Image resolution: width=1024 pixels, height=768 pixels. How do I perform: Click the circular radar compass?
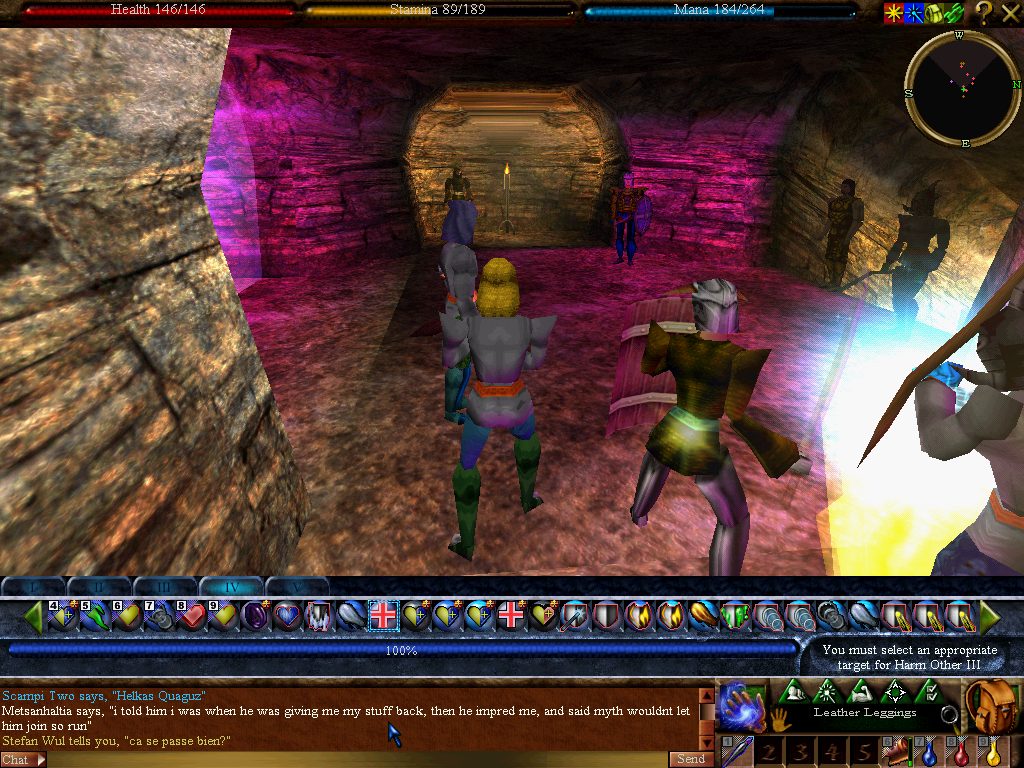pos(963,89)
